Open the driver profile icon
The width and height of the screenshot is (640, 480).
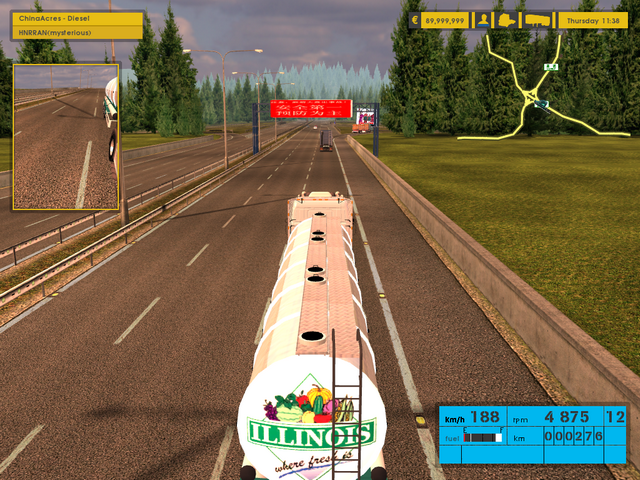tap(484, 19)
